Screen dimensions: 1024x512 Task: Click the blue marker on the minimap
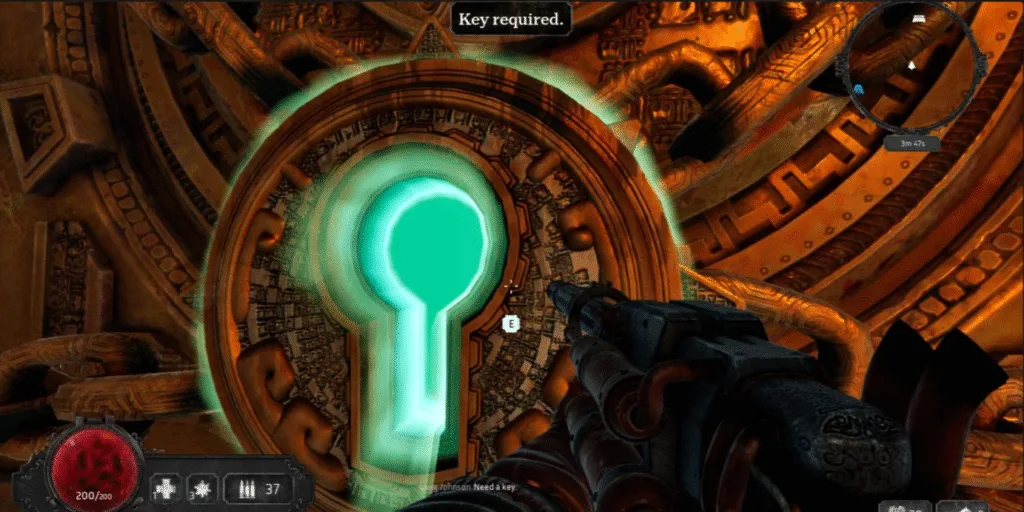860,88
